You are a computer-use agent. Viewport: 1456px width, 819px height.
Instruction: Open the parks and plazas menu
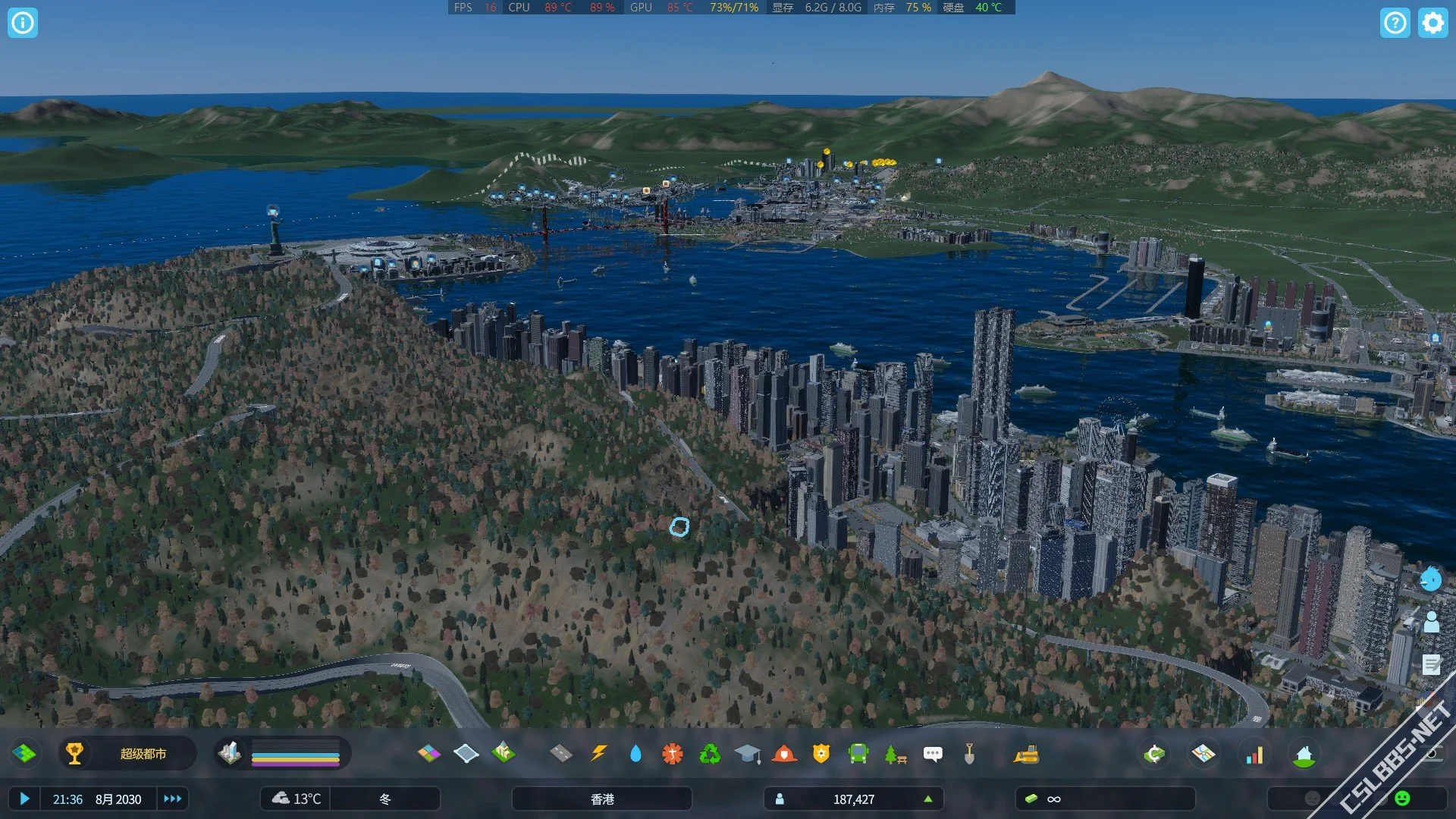896,754
